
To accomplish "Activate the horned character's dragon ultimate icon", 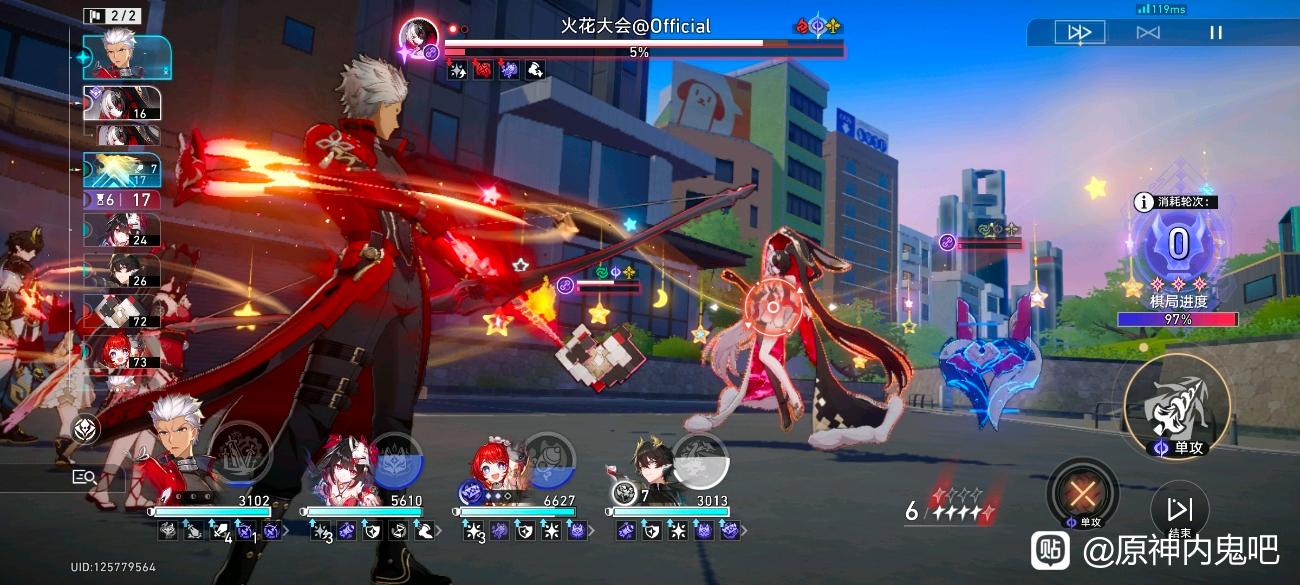I will (x=700, y=459).
